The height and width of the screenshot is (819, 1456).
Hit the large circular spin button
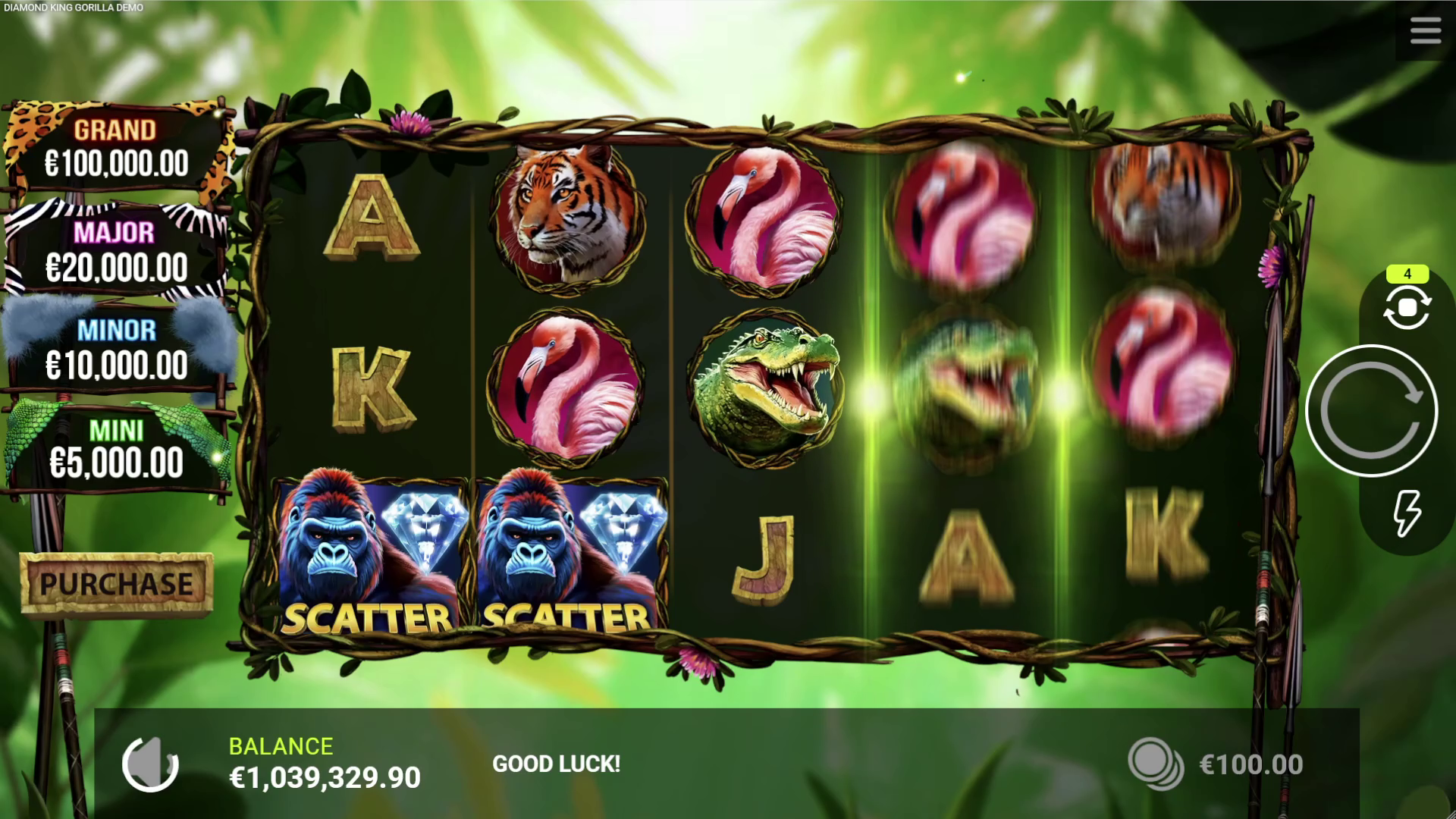(1371, 411)
